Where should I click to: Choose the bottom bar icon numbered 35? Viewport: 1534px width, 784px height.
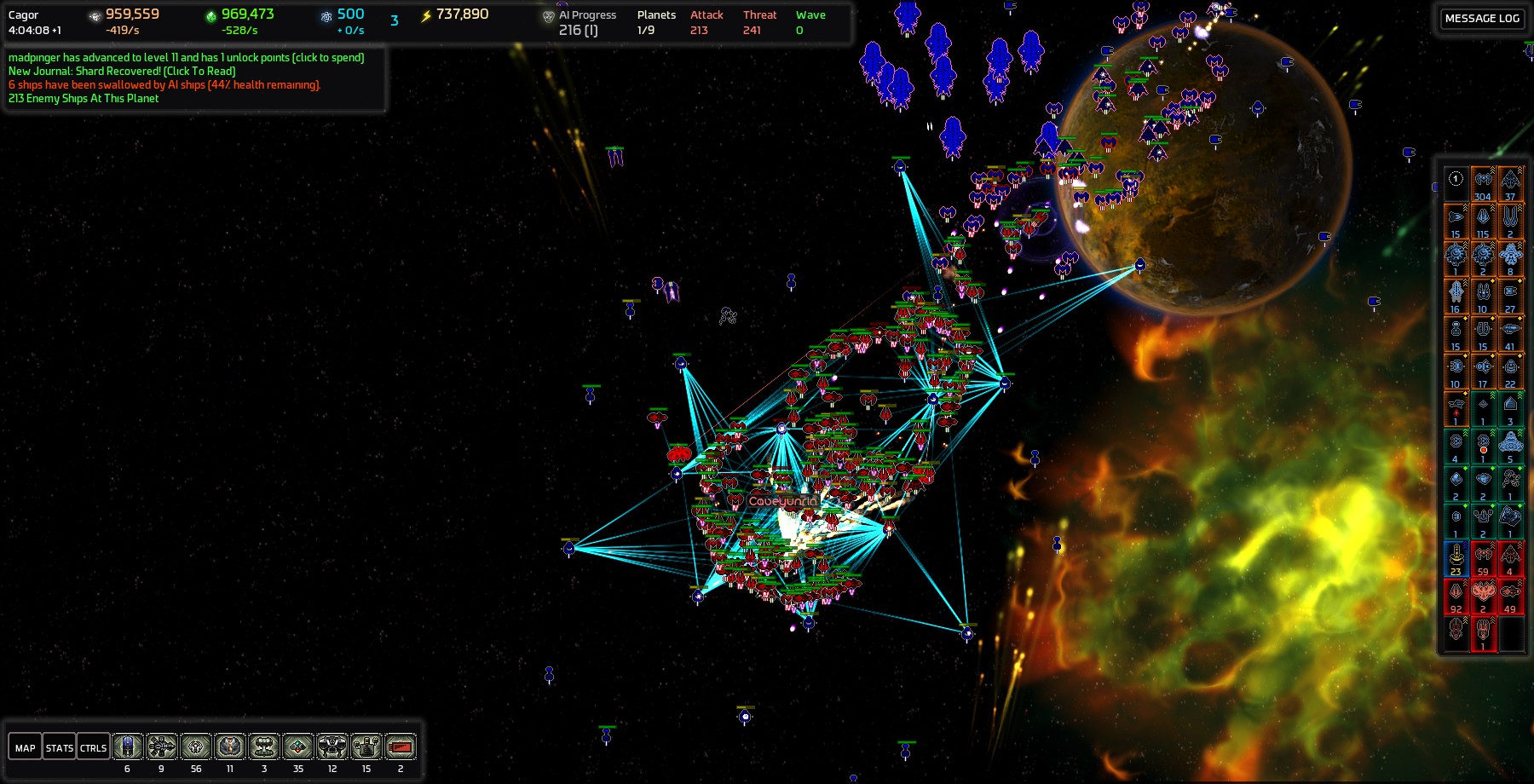pos(298,747)
